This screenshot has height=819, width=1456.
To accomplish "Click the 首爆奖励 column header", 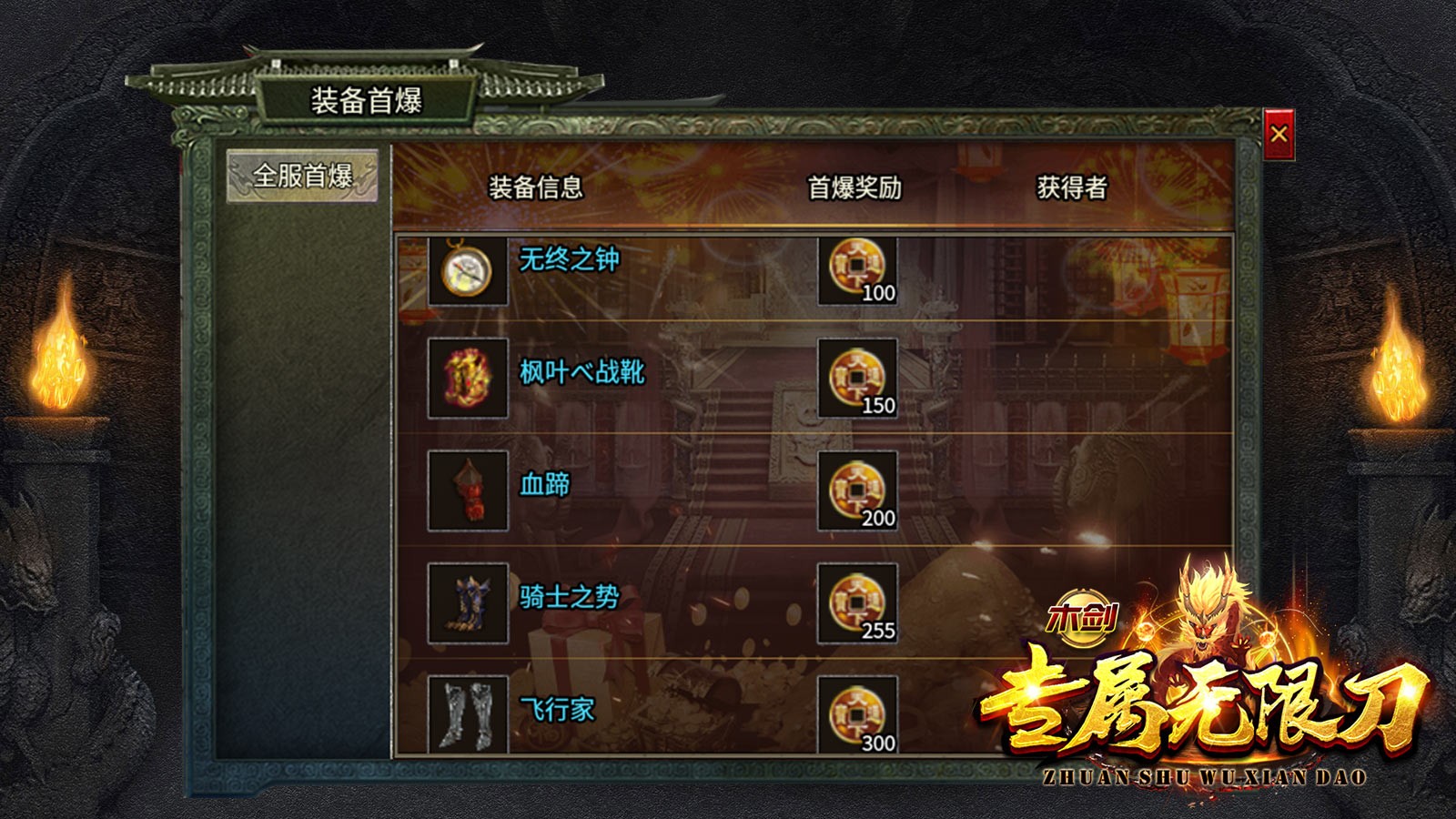I will point(851,187).
